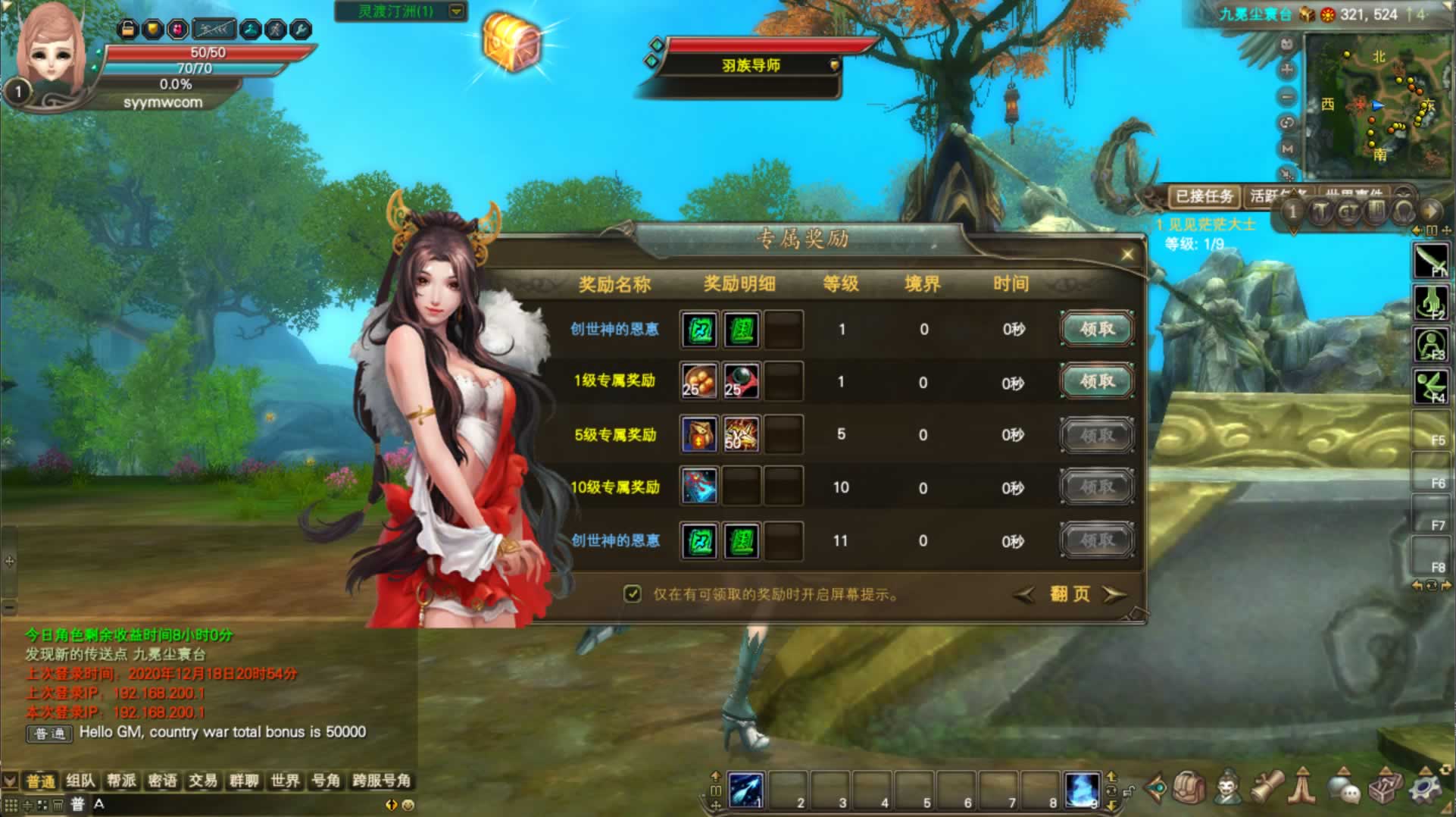Go to next reward page arrow

(1114, 594)
